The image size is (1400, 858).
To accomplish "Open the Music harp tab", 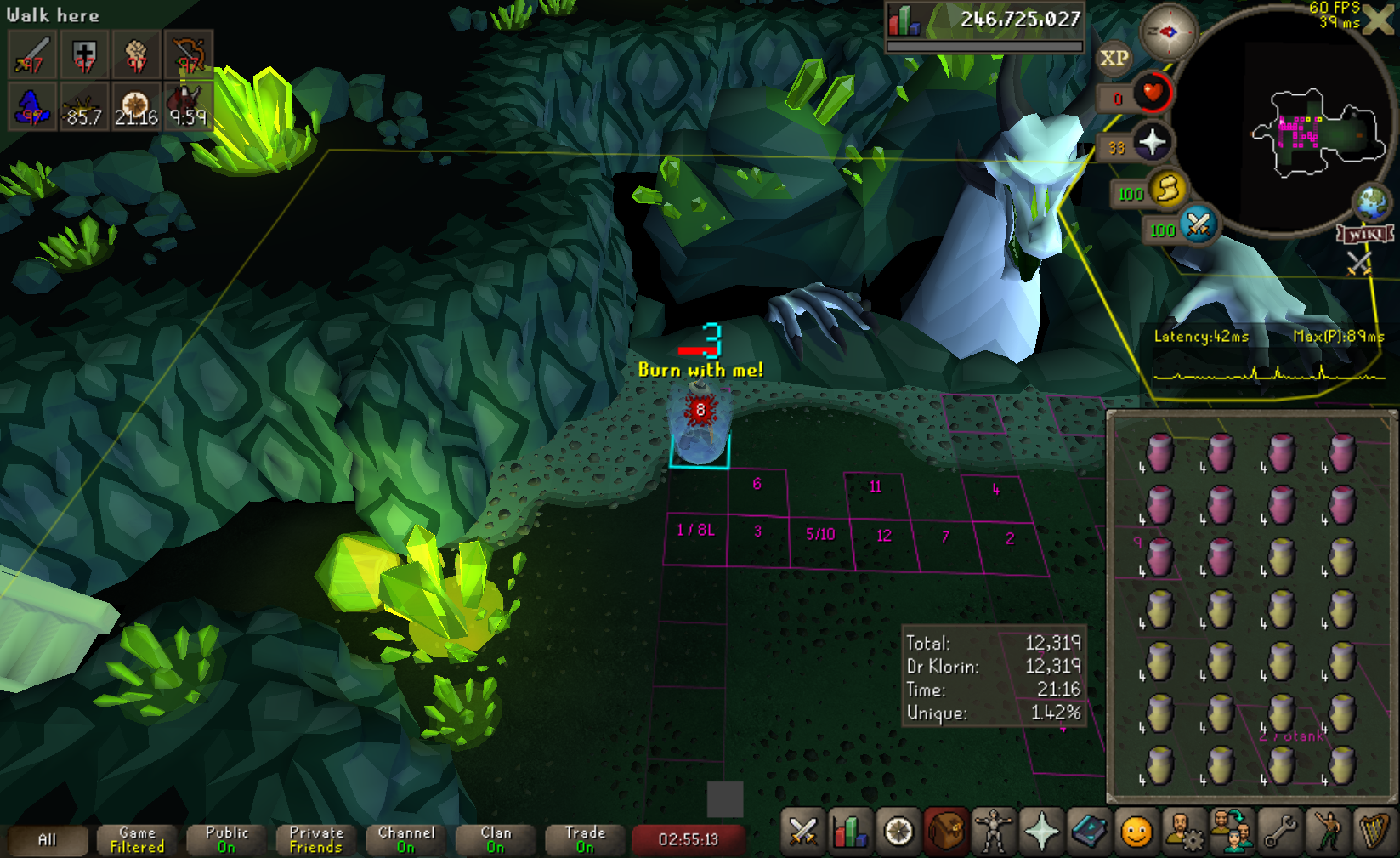I will [1374, 832].
